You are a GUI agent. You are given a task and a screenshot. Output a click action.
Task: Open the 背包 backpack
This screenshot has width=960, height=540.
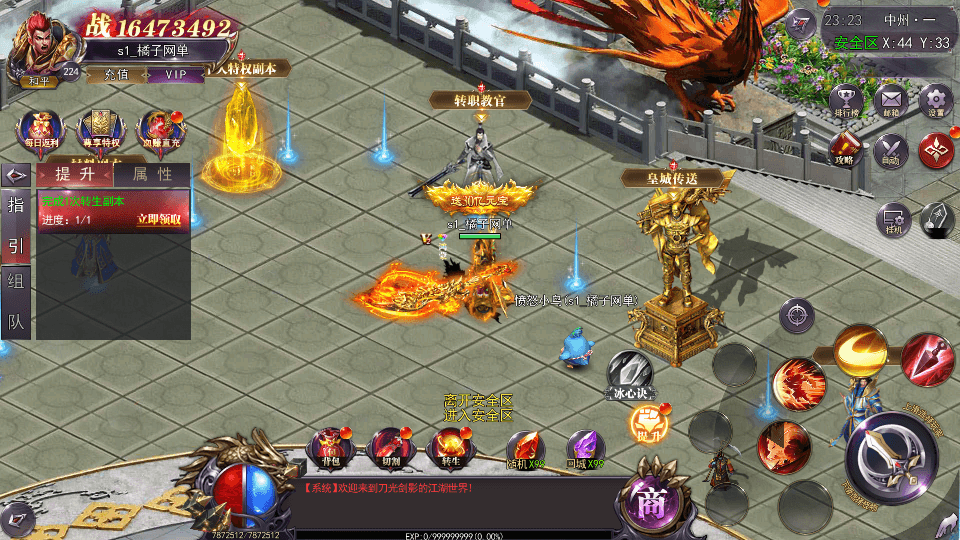click(330, 449)
